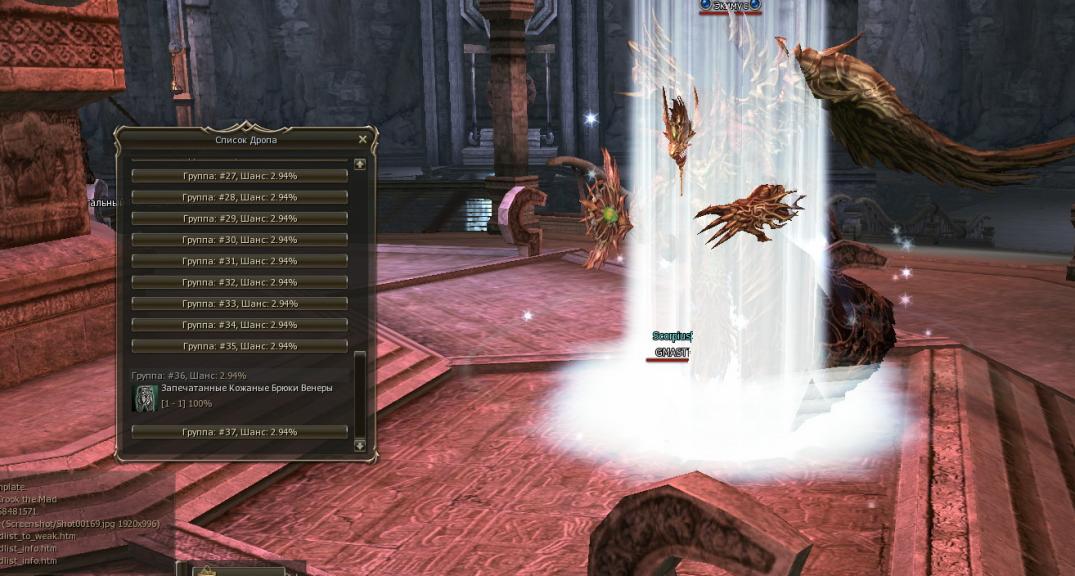Expand Группа #32 drop group
Screen dimensions: 1075x576
(240, 282)
